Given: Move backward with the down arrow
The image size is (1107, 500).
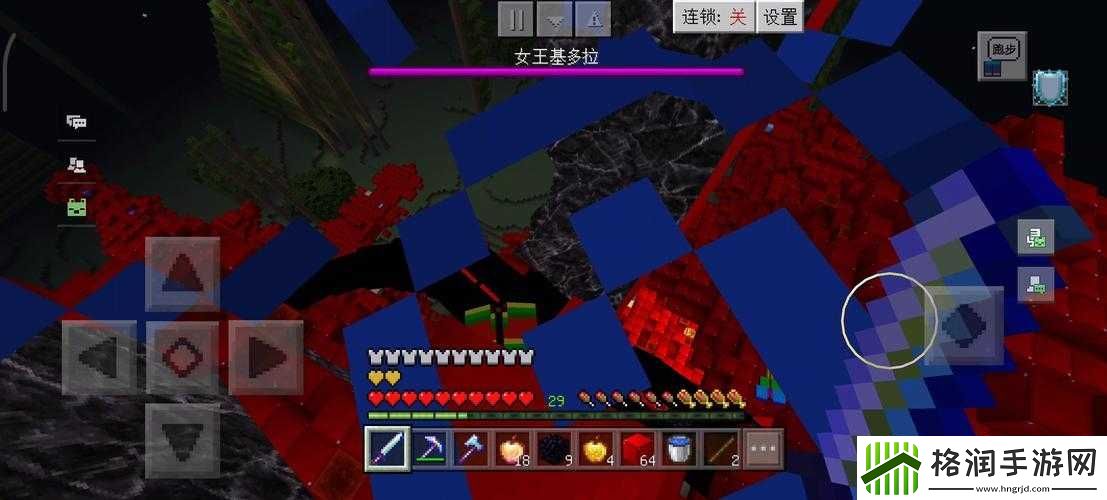Looking at the screenshot, I should pos(182,439).
